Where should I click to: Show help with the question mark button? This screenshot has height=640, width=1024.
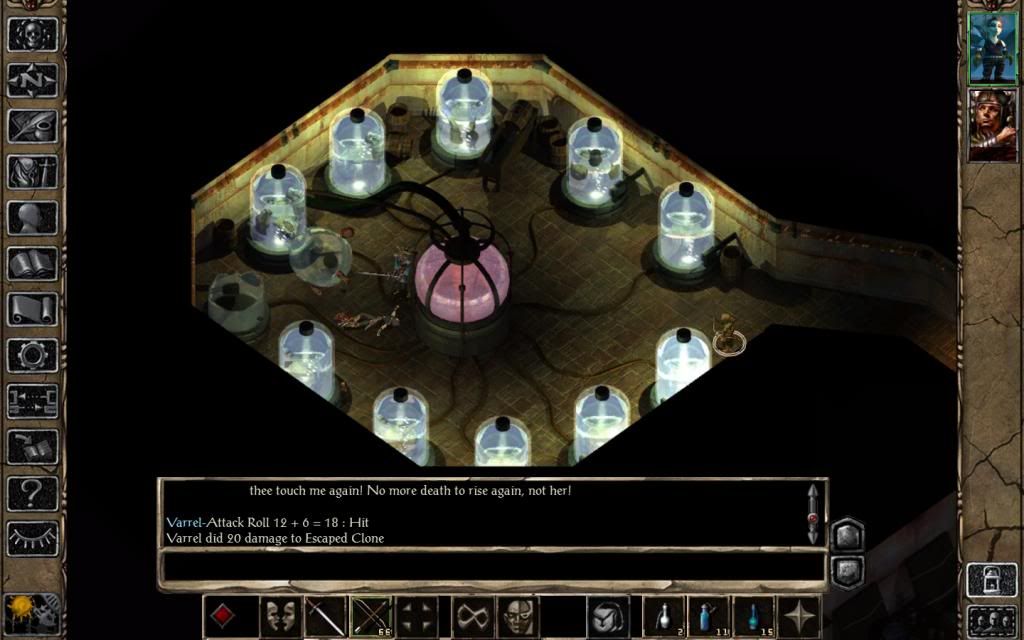32,492
